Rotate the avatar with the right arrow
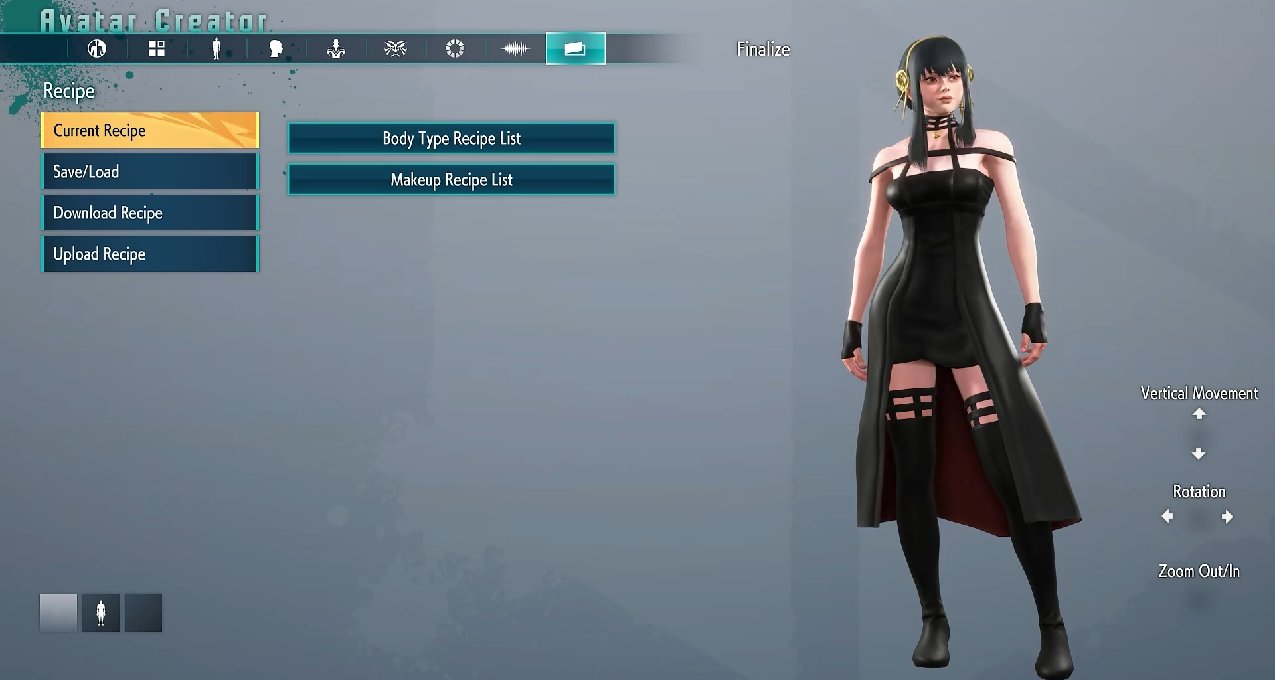 point(1227,517)
